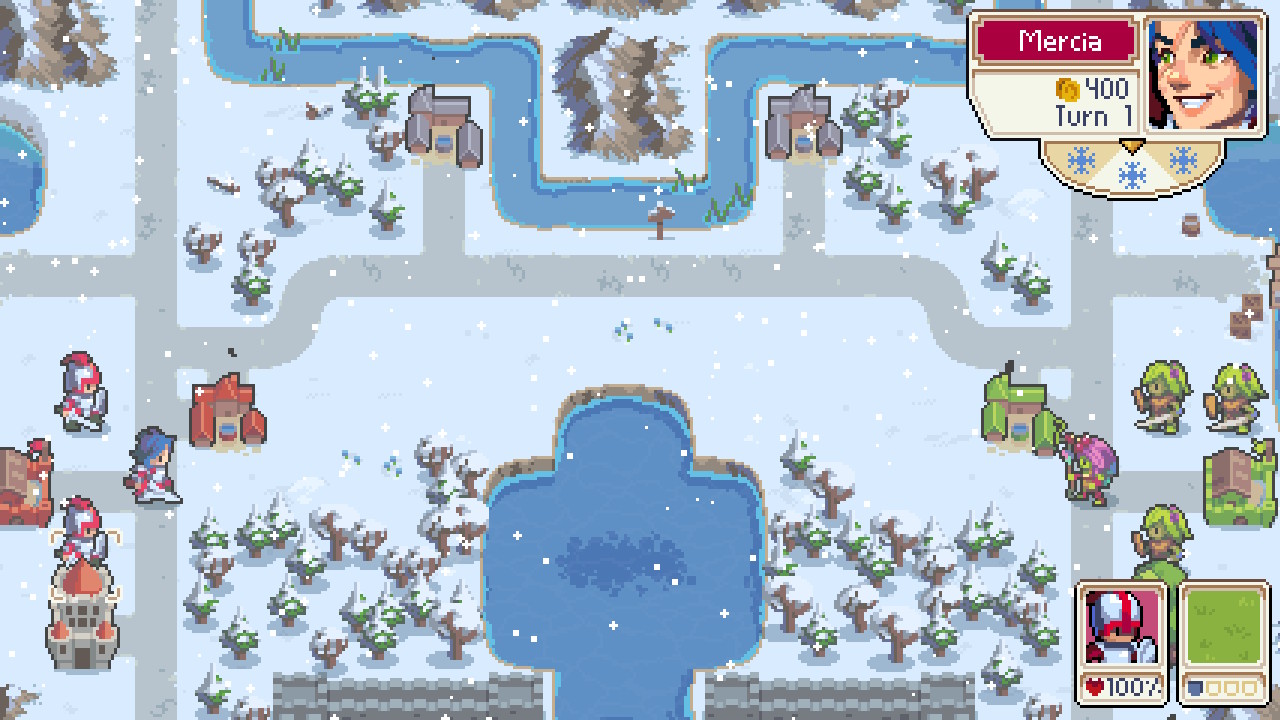Select Mercia's commander portrait
The height and width of the screenshot is (720, 1280).
tap(1204, 72)
